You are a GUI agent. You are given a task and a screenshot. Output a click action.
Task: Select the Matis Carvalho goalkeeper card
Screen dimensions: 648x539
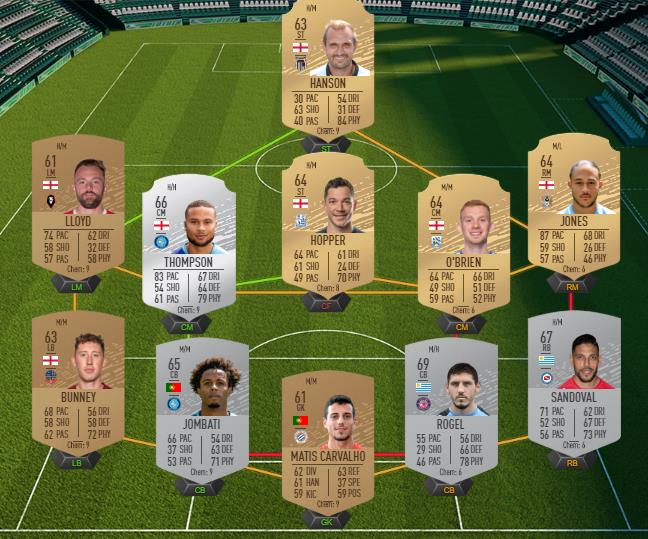point(328,440)
